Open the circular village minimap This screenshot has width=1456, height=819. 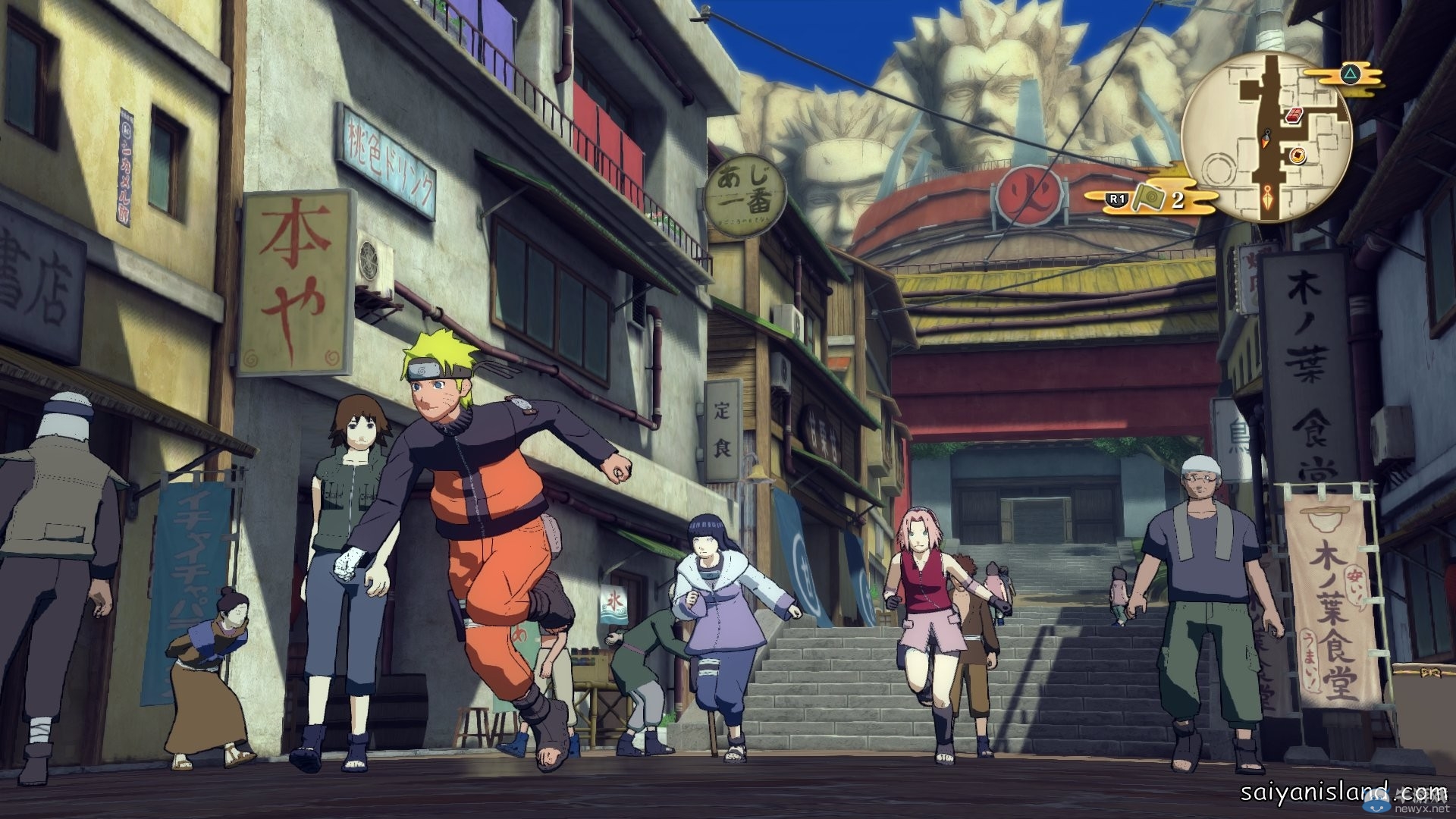pos(1268,136)
